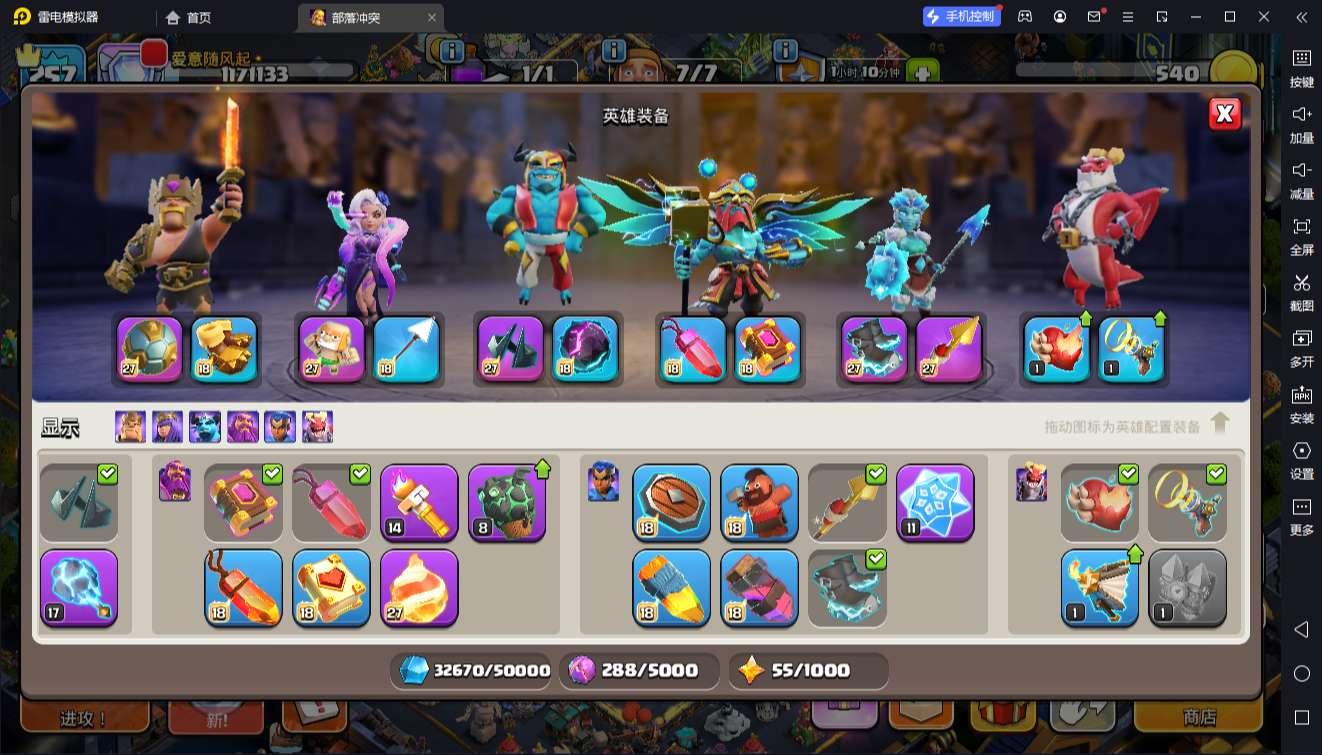Select the round wooden shield equipment
The width and height of the screenshot is (1322, 755).
[671, 503]
